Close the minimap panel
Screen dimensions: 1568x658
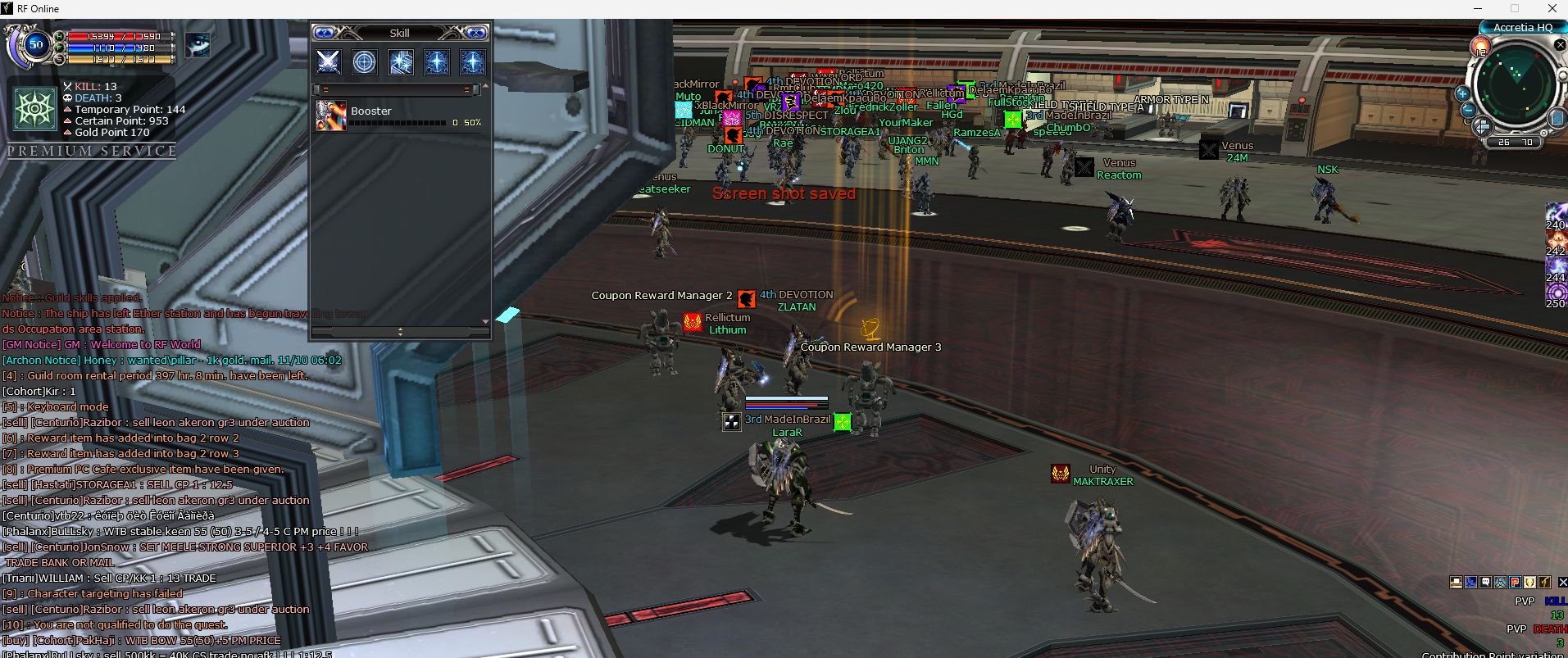point(1560,45)
